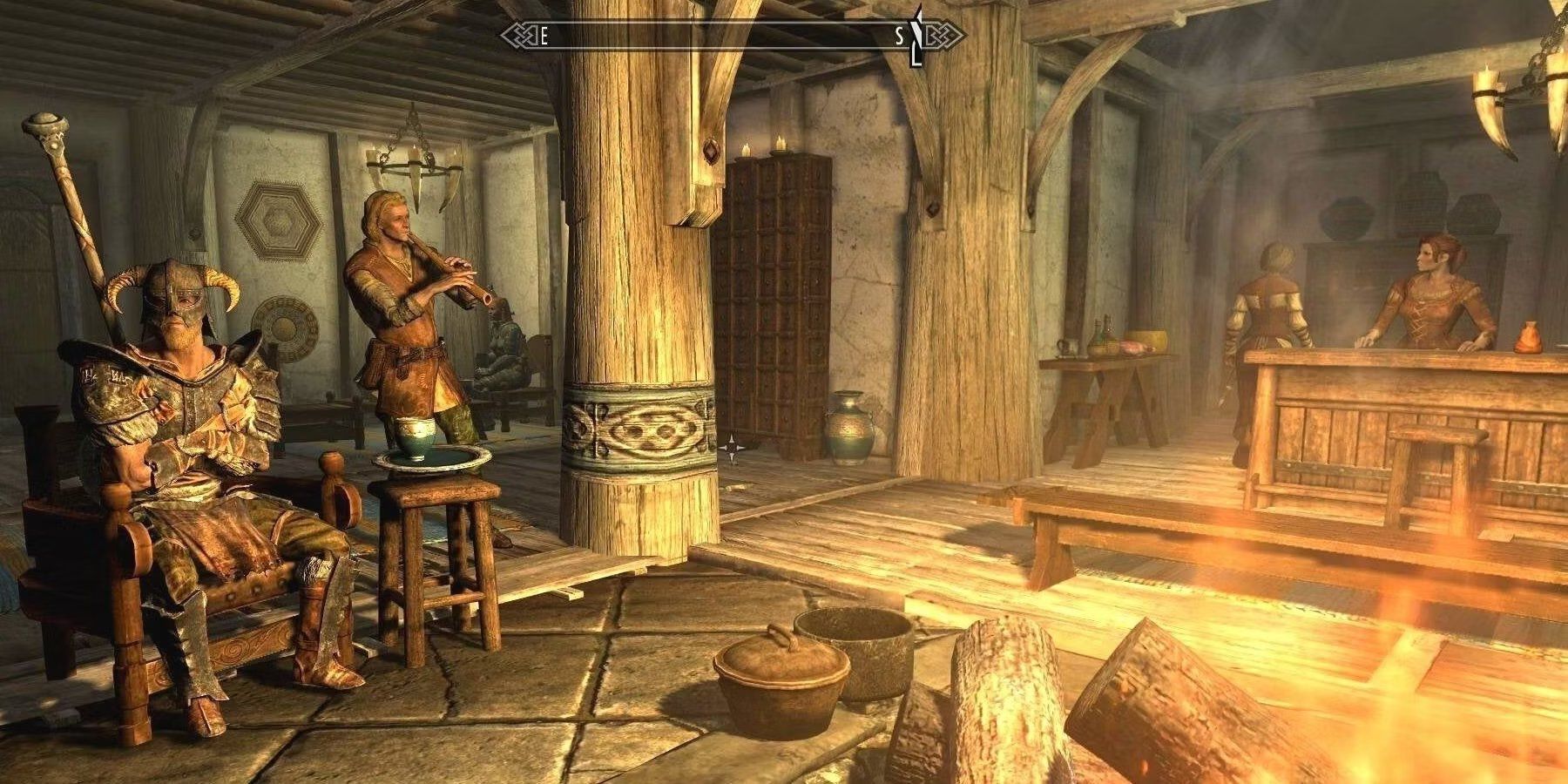1568x784 pixels.
Task: Click the four-pointed star marker near the pillar
Action: pyautogui.click(x=732, y=447)
